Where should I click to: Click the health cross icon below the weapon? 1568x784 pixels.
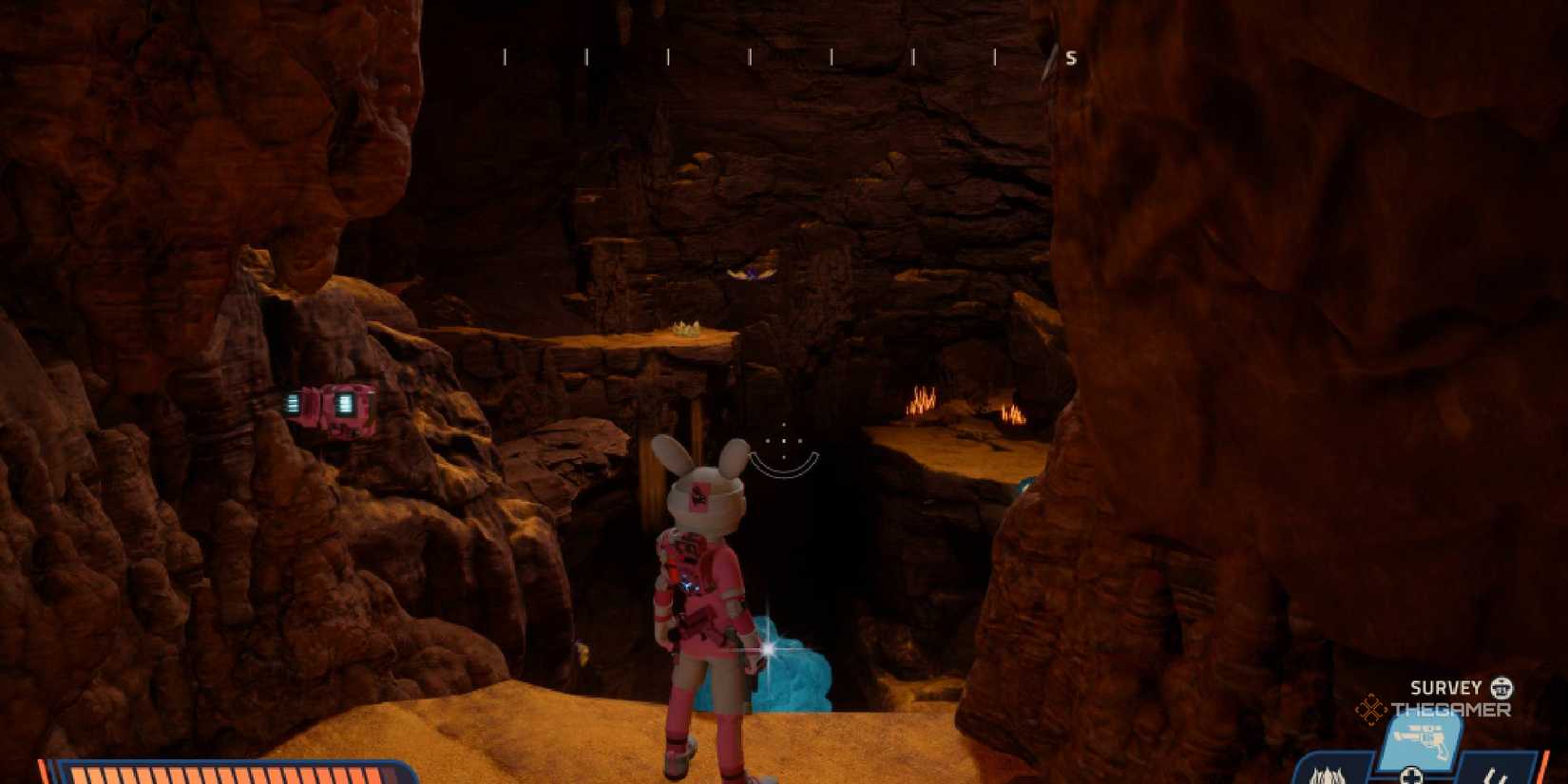[1414, 776]
